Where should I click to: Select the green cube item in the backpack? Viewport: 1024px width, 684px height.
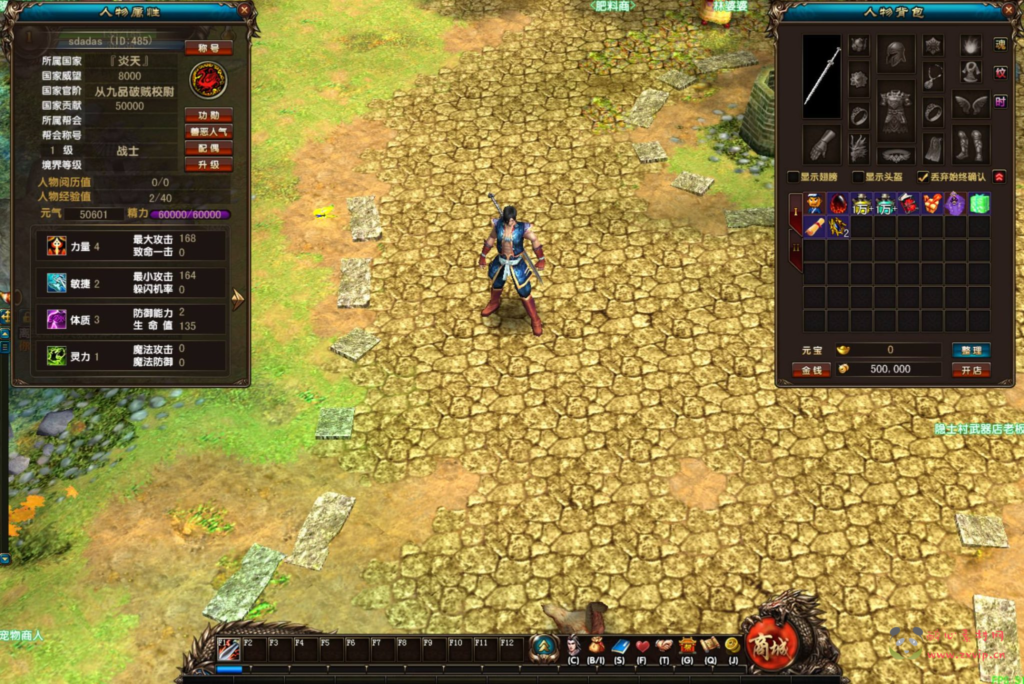[x=979, y=204]
